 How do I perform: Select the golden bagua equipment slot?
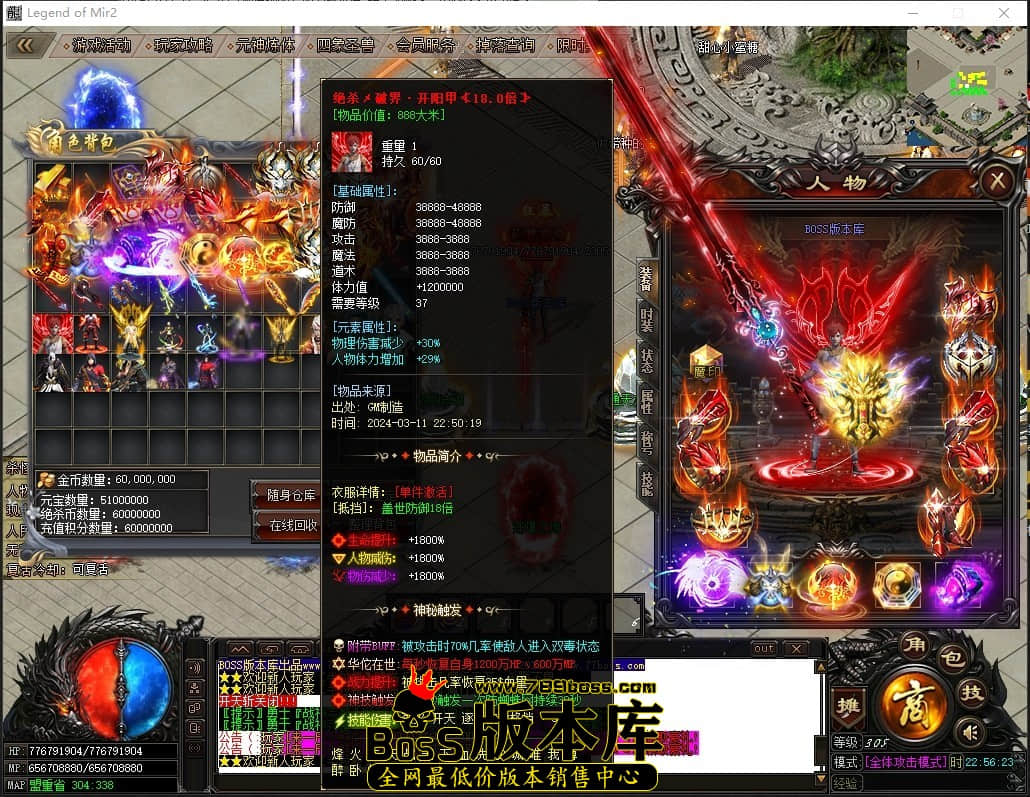pos(896,583)
